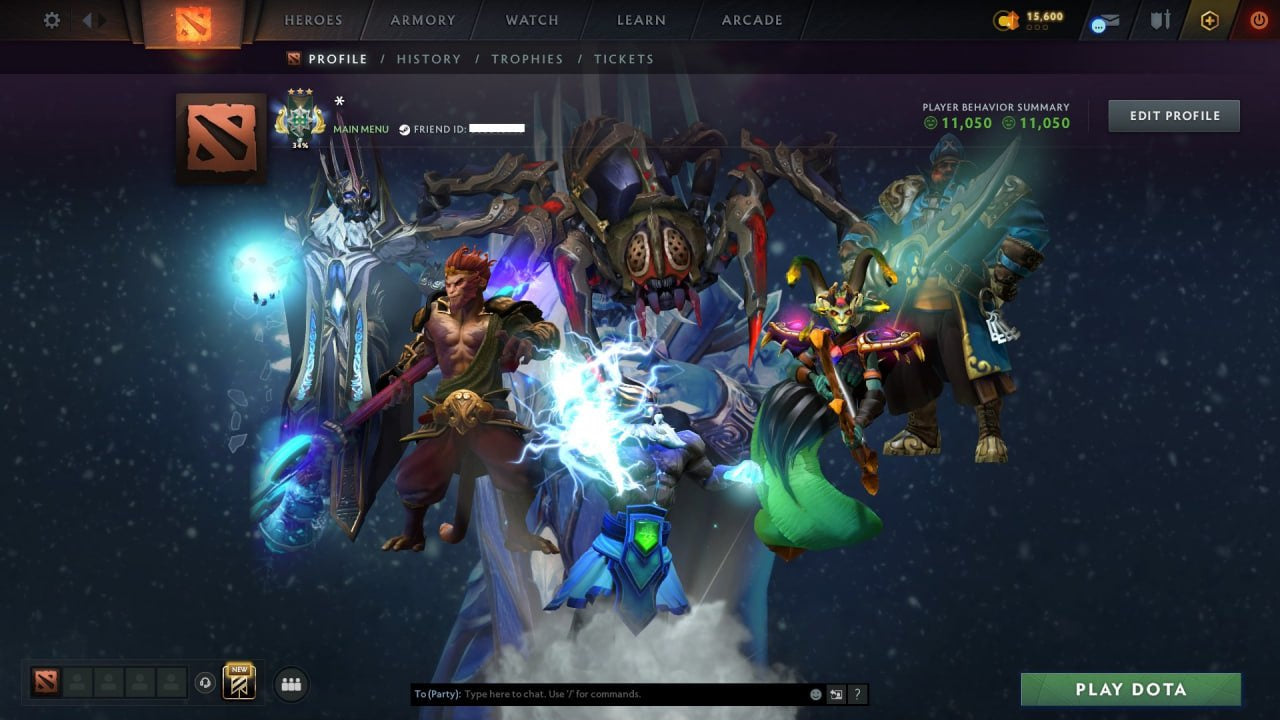Click the red power icon to exit Dota

pos(1258,19)
